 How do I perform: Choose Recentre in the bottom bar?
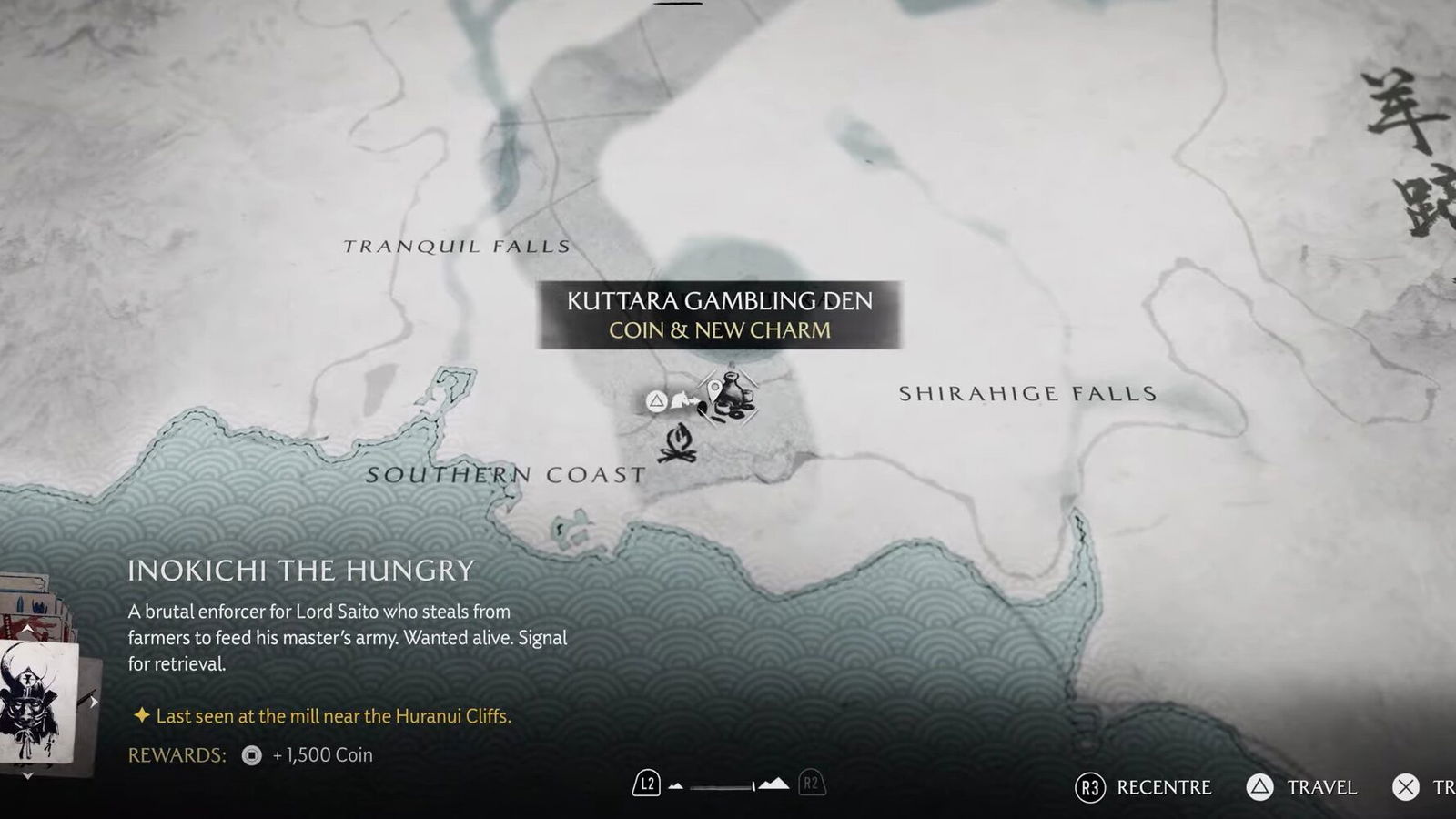pyautogui.click(x=1144, y=787)
